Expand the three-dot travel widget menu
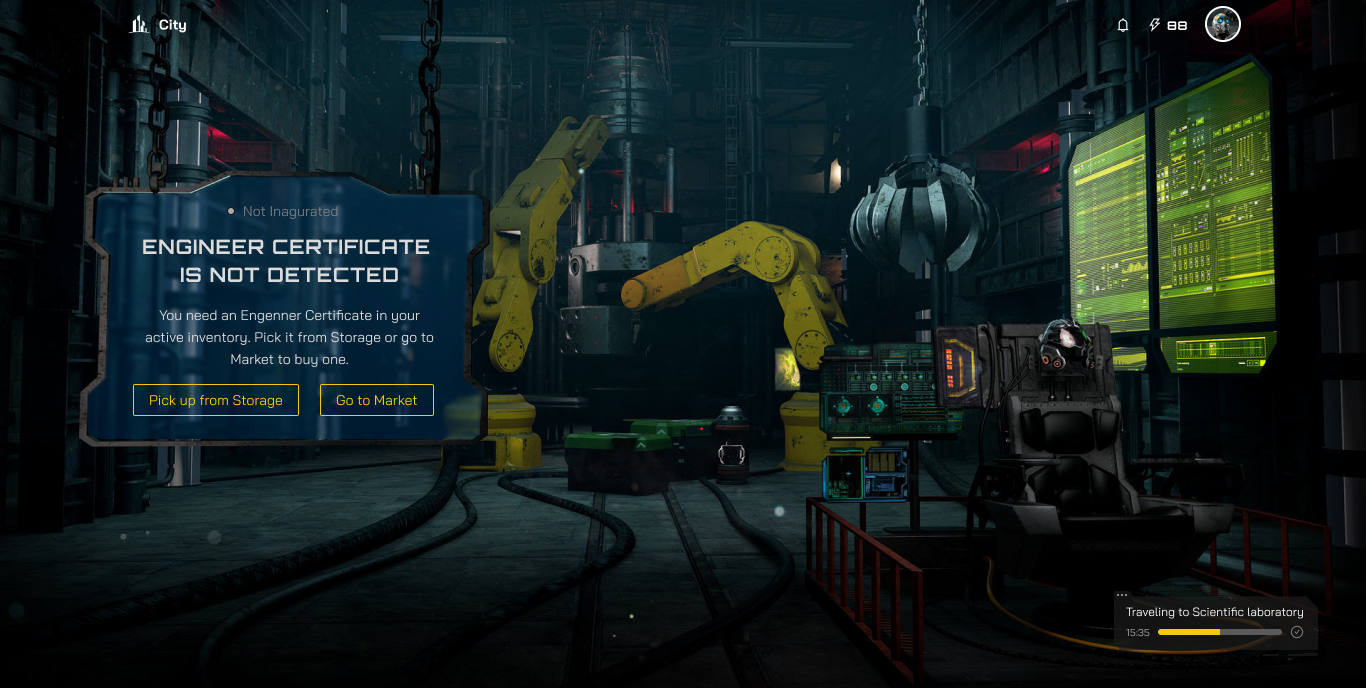The height and width of the screenshot is (688, 1366). point(1122,595)
